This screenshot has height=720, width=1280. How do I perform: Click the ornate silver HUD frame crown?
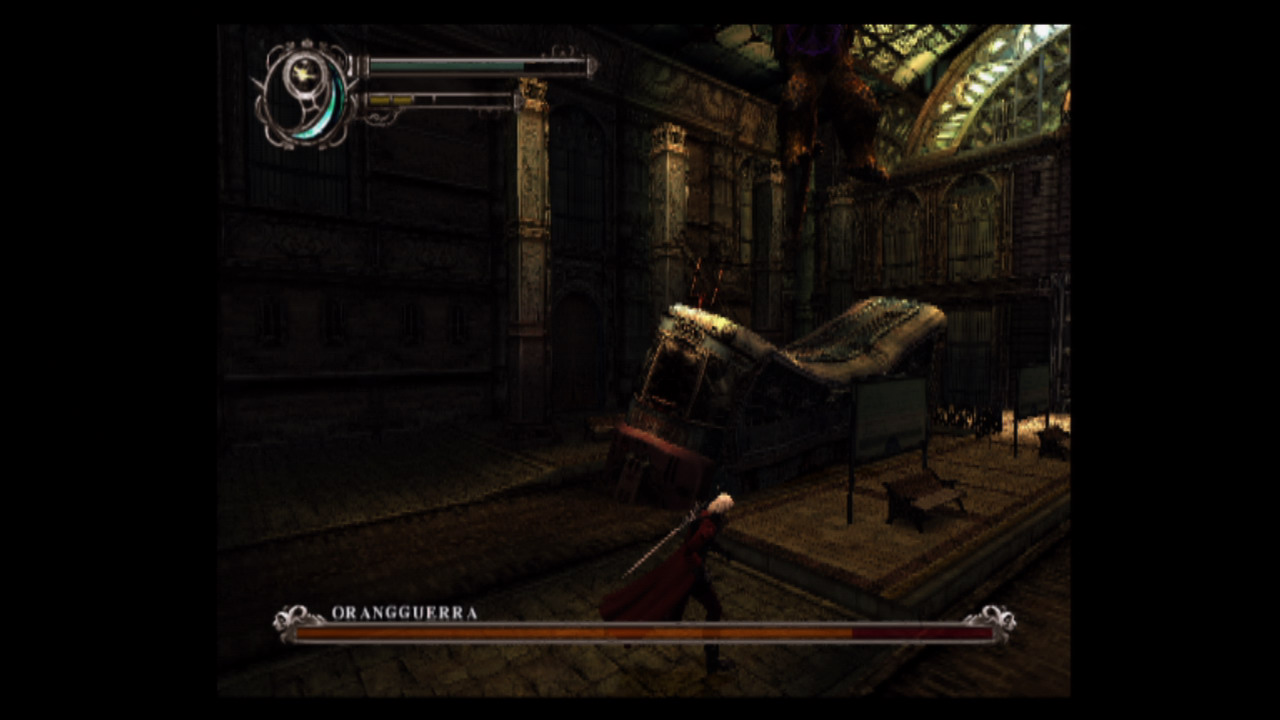307,43
